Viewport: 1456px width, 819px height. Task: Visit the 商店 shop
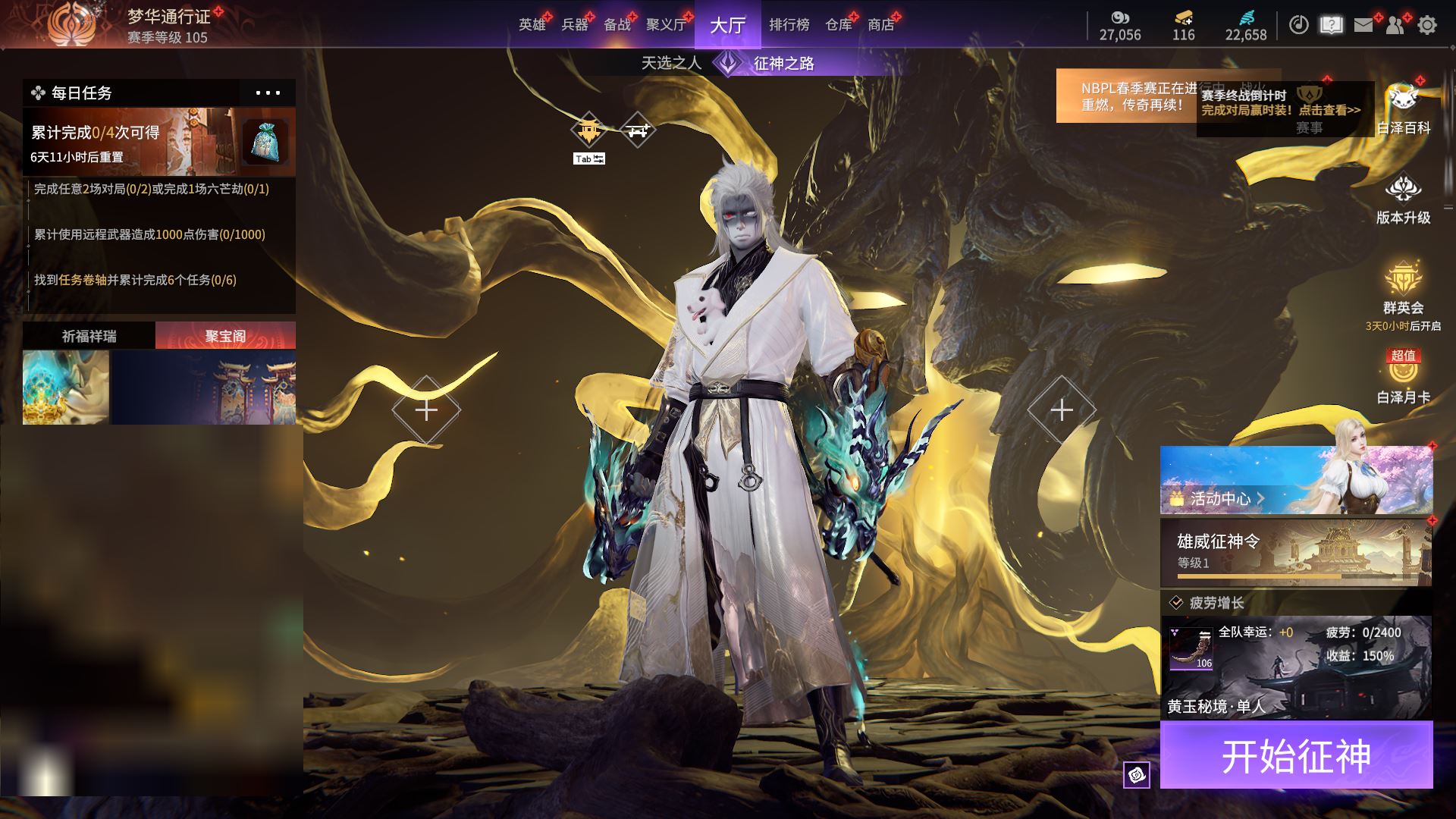880,25
